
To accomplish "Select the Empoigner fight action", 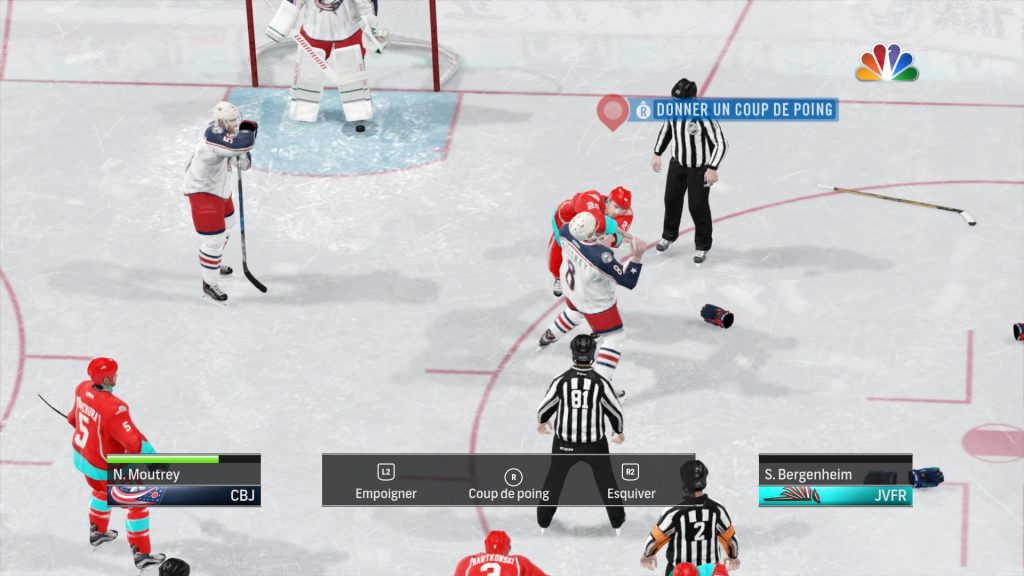I will 386,482.
